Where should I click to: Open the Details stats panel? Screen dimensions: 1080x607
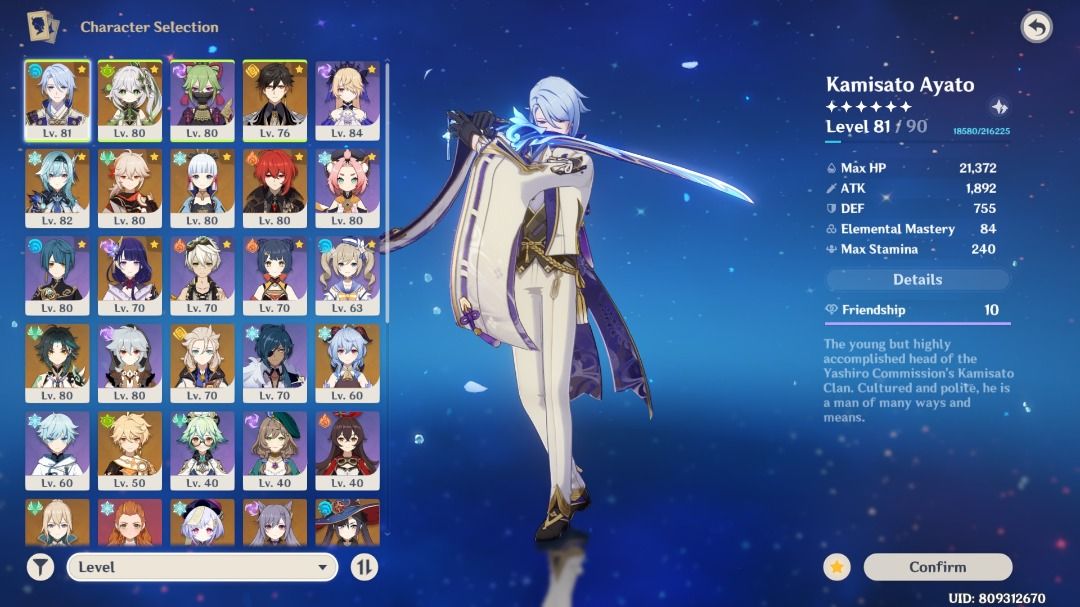click(x=917, y=280)
